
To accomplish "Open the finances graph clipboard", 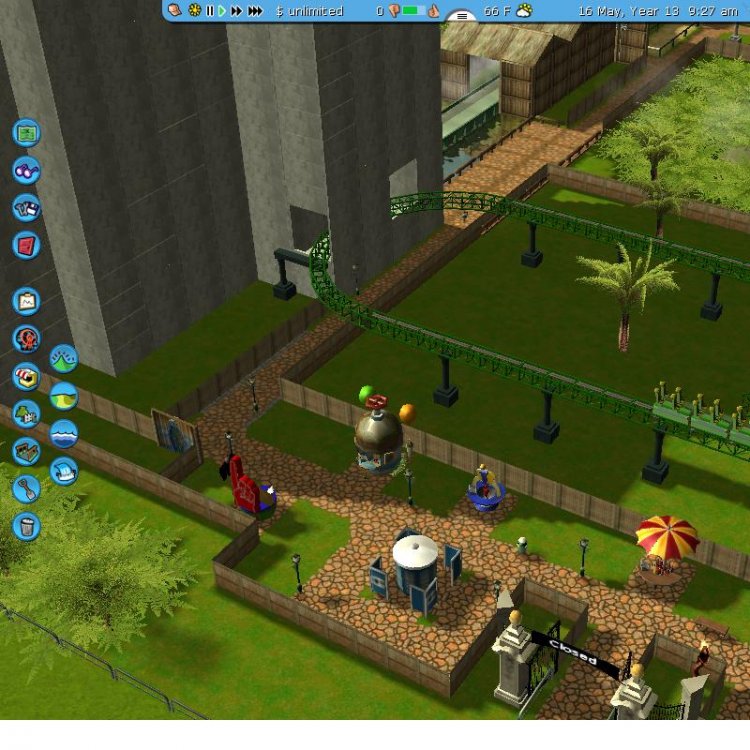I will tap(26, 300).
